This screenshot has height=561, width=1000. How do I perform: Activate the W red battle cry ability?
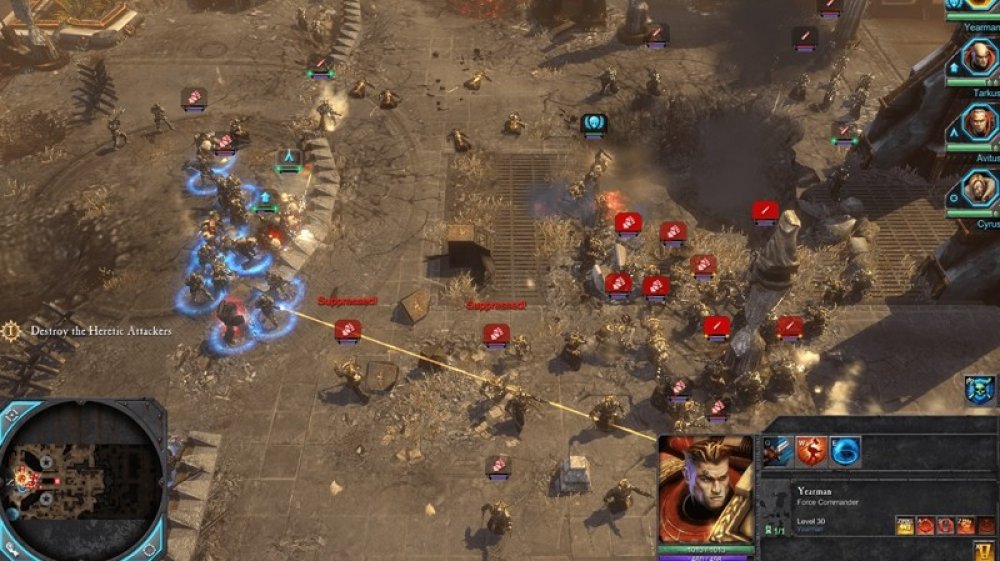(x=811, y=452)
